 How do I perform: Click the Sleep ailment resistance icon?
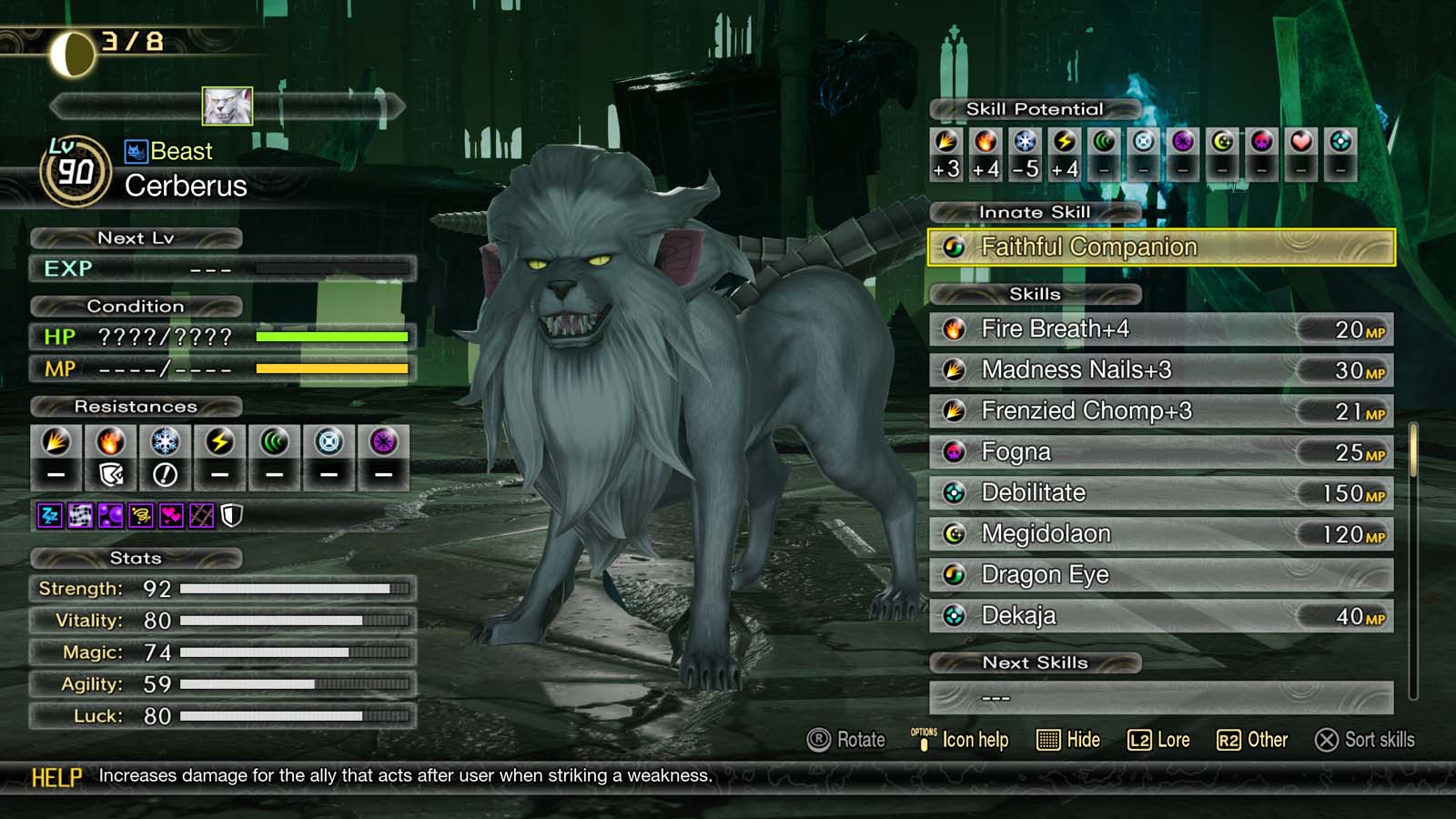[48, 515]
